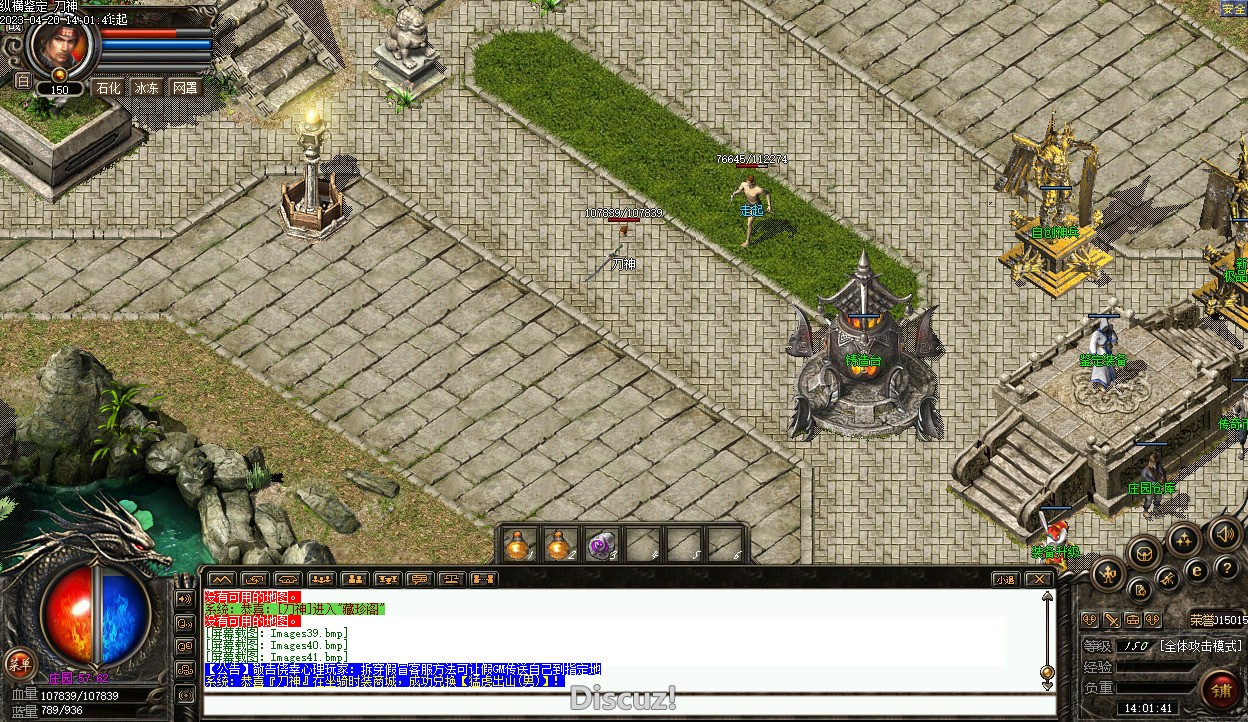Click the round 'e' button
The width and height of the screenshot is (1248, 722).
pyautogui.click(x=1196, y=572)
